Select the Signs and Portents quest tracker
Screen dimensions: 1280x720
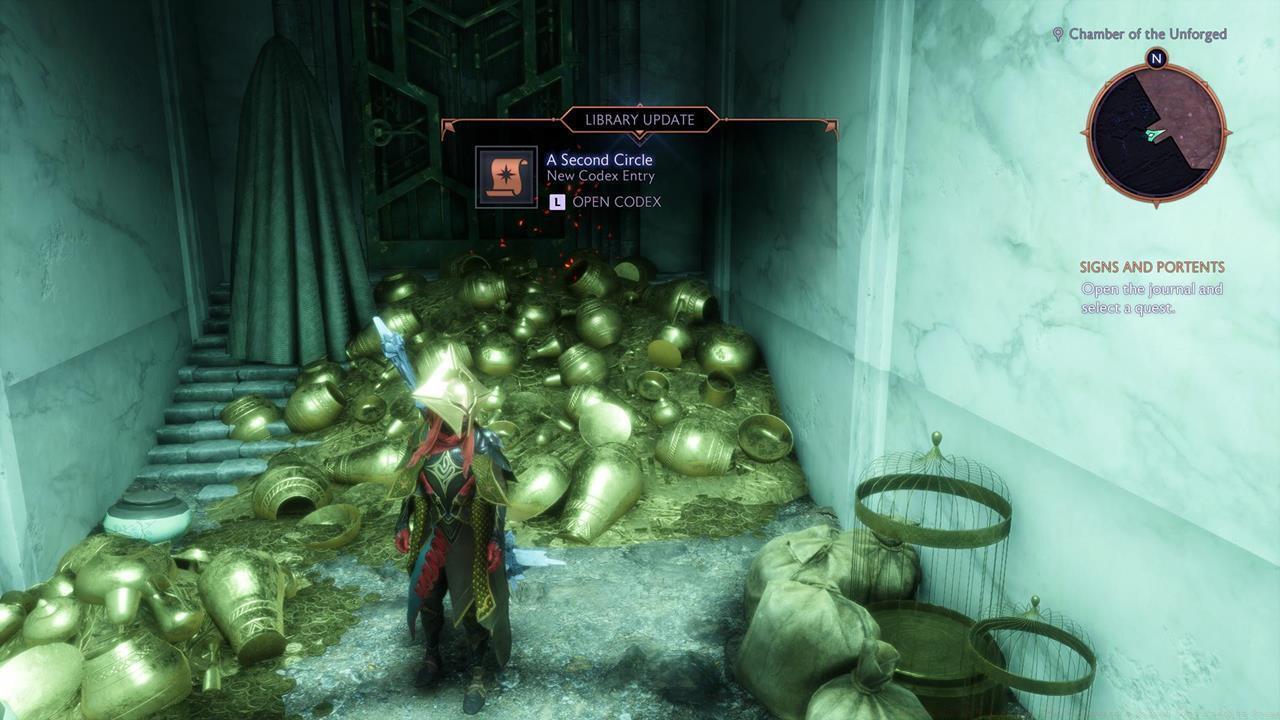[1151, 268]
